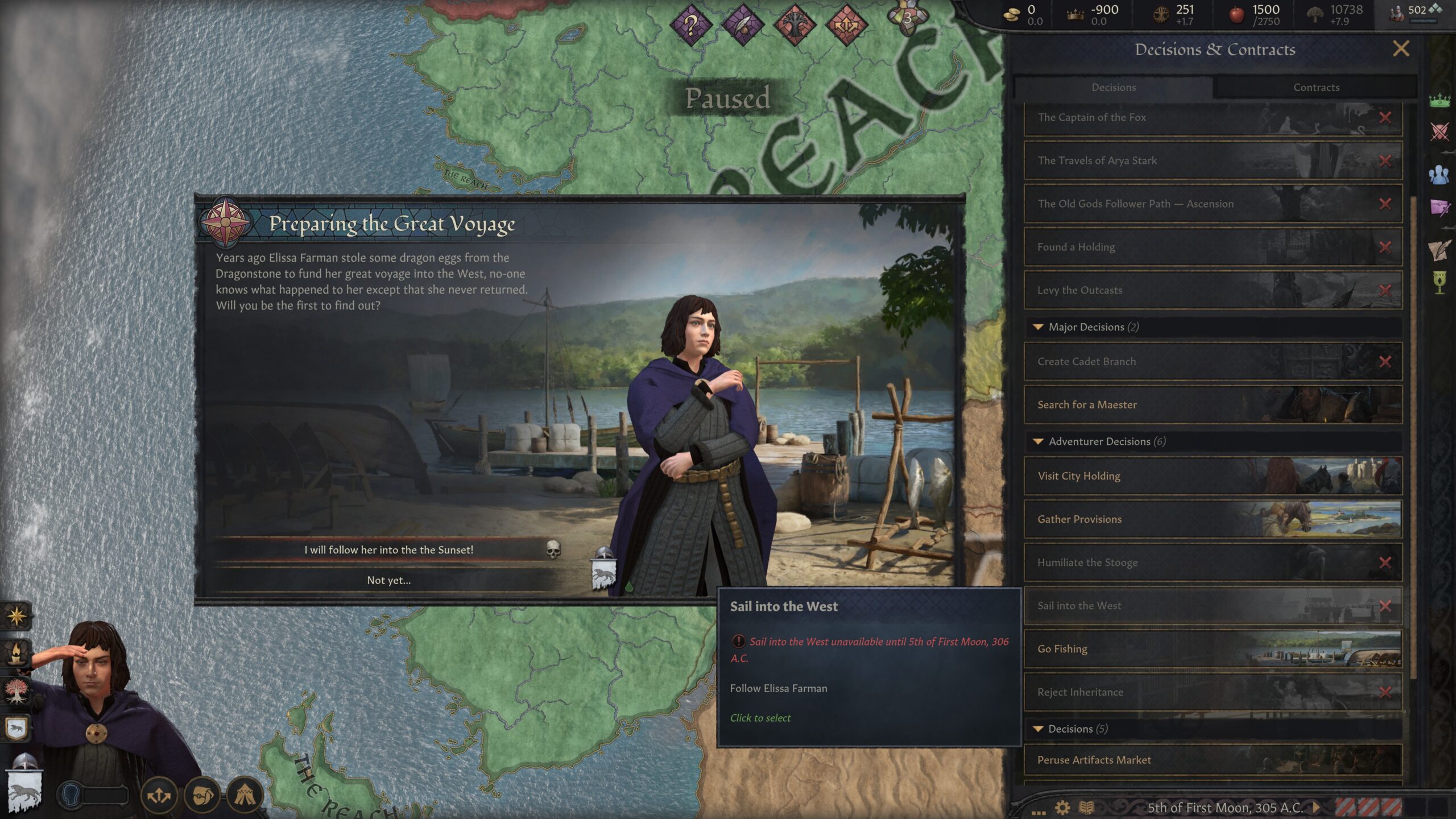Collapse the Adventurer Decisions section
Screen dimensions: 1456x819
pos(1038,441)
